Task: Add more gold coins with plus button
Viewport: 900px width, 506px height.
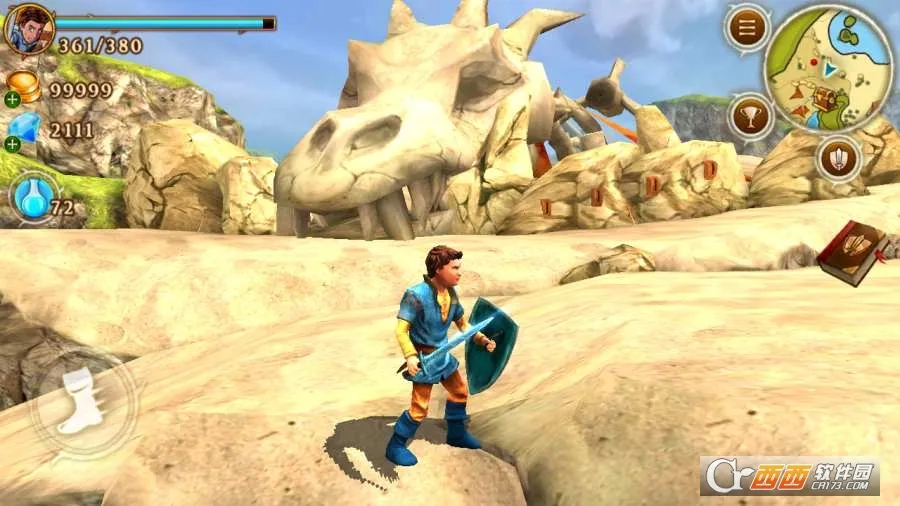Action: [x=12, y=99]
